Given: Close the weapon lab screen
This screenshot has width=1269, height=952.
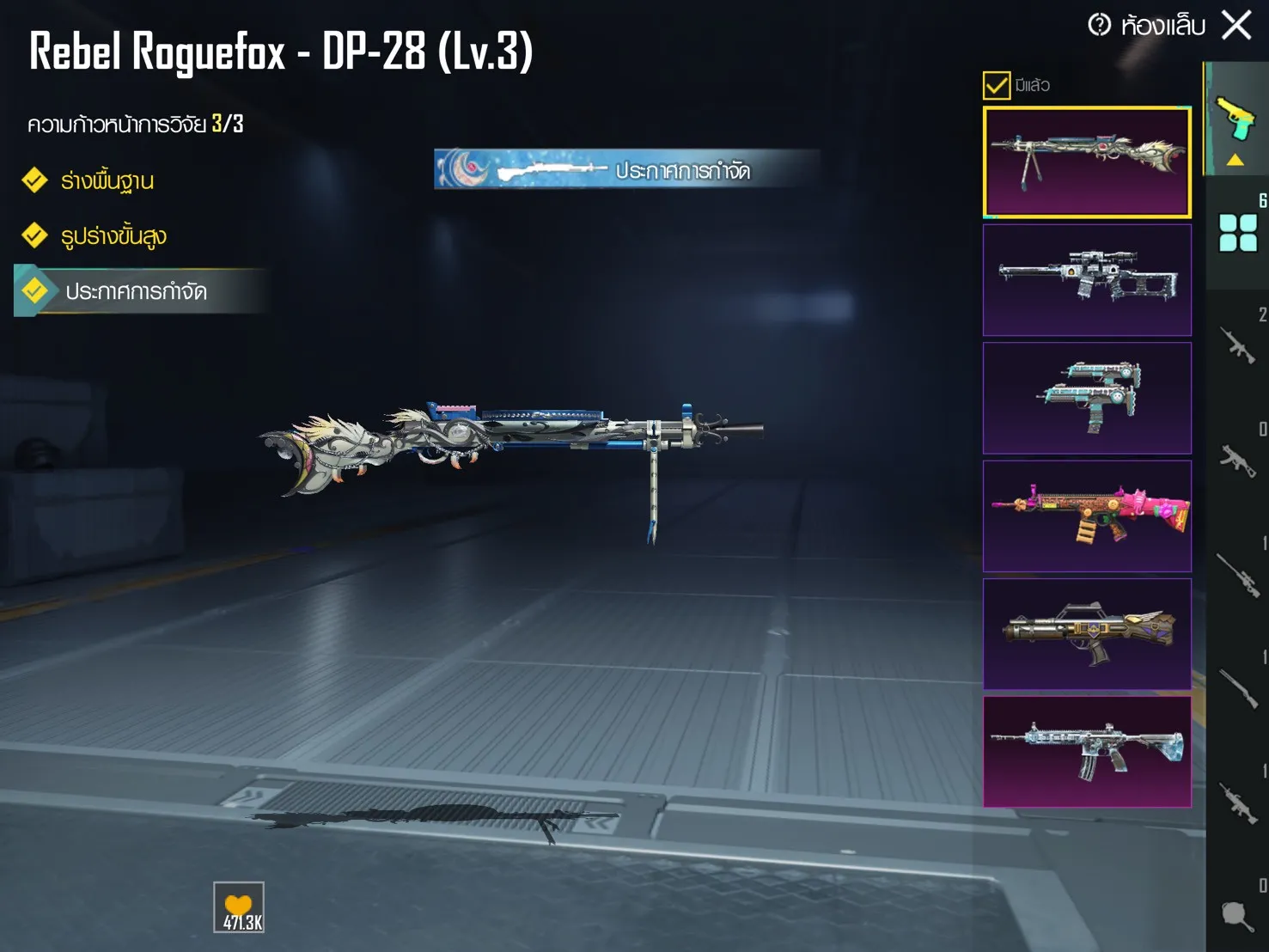Looking at the screenshot, I should click(x=1236, y=25).
